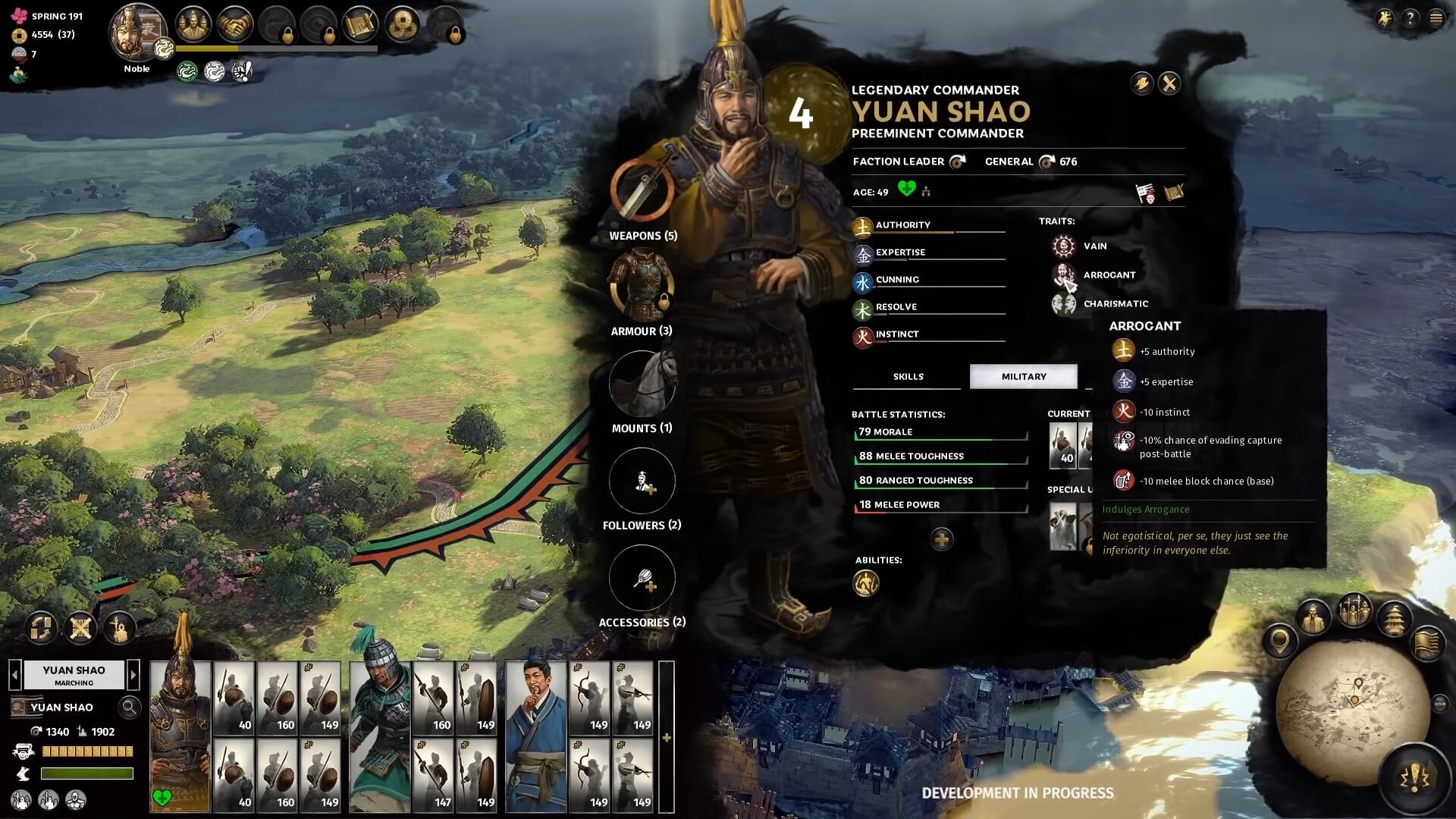The height and width of the screenshot is (819, 1456).
Task: Click the ability icon under Abilities
Action: click(x=866, y=583)
